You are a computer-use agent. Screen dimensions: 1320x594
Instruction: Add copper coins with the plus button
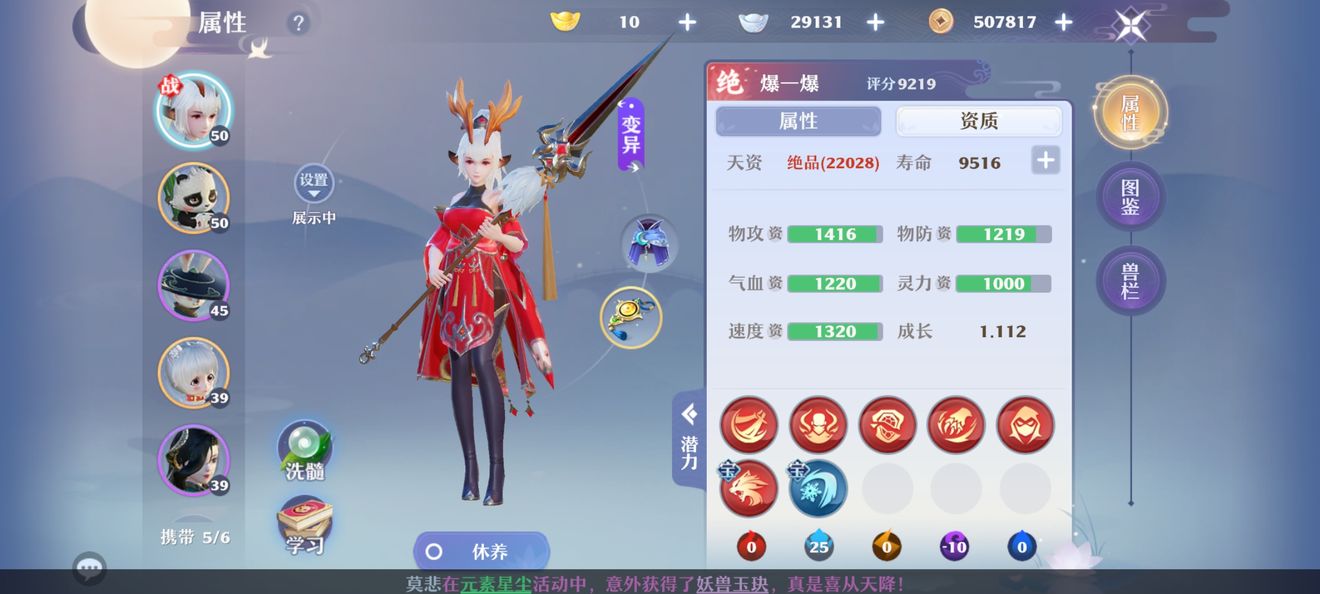pos(1063,22)
